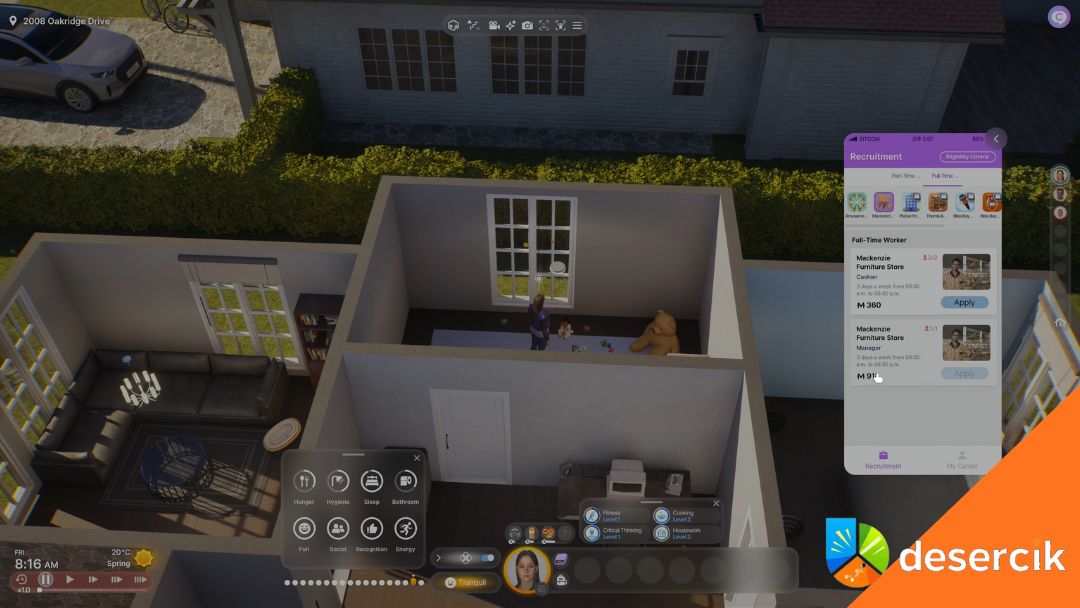1080x608 pixels.
Task: Select the Full-Time jobs tab
Action: [944, 176]
